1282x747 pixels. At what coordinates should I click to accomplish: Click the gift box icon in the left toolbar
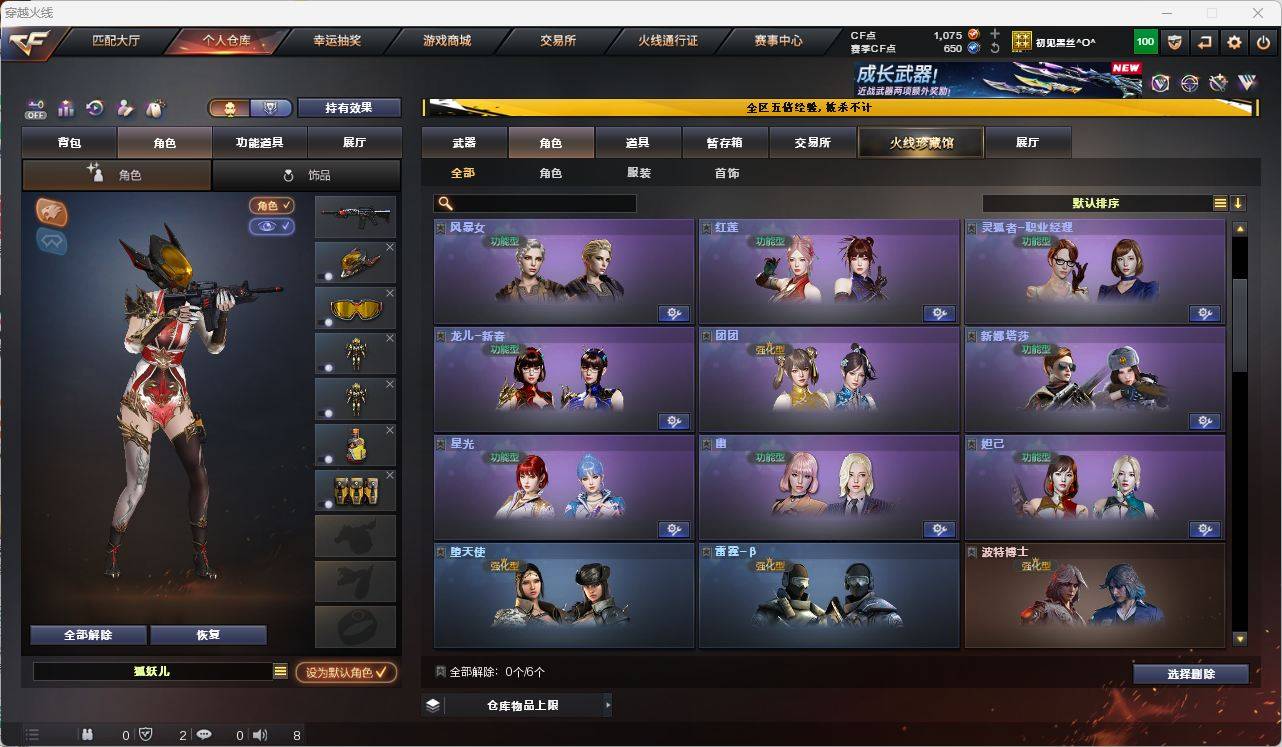65,106
